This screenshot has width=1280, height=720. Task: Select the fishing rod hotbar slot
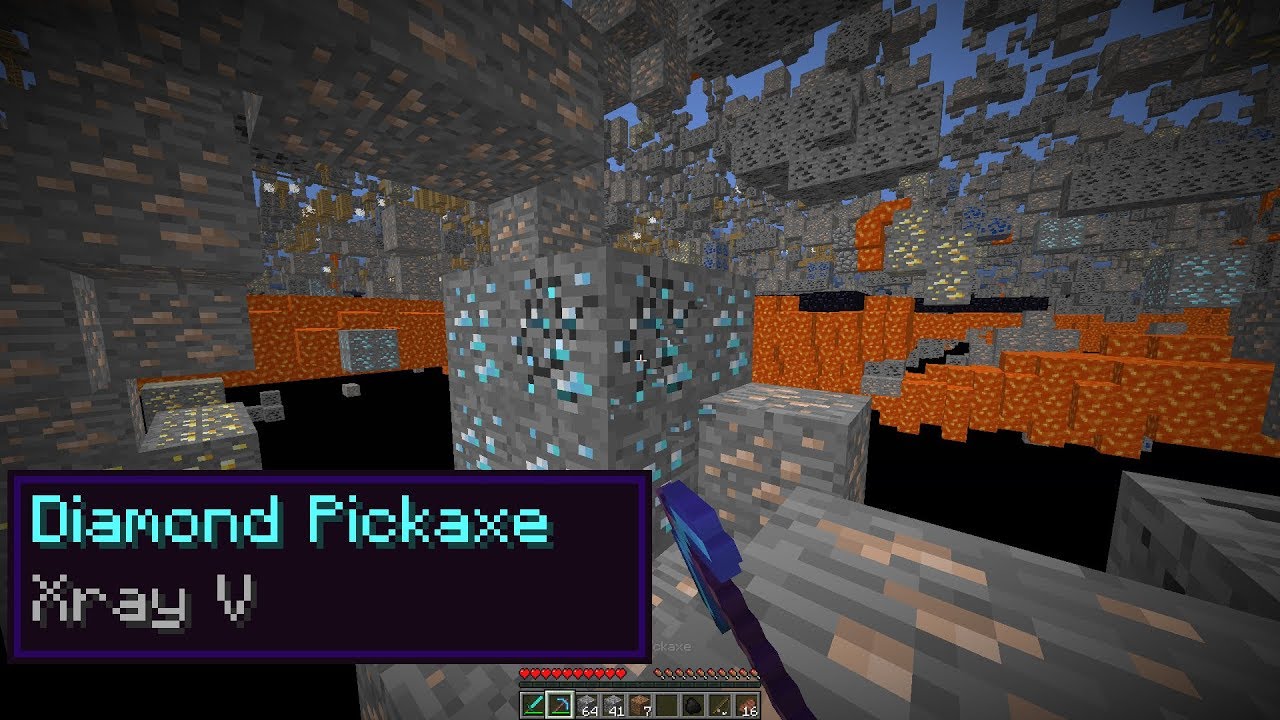click(722, 703)
